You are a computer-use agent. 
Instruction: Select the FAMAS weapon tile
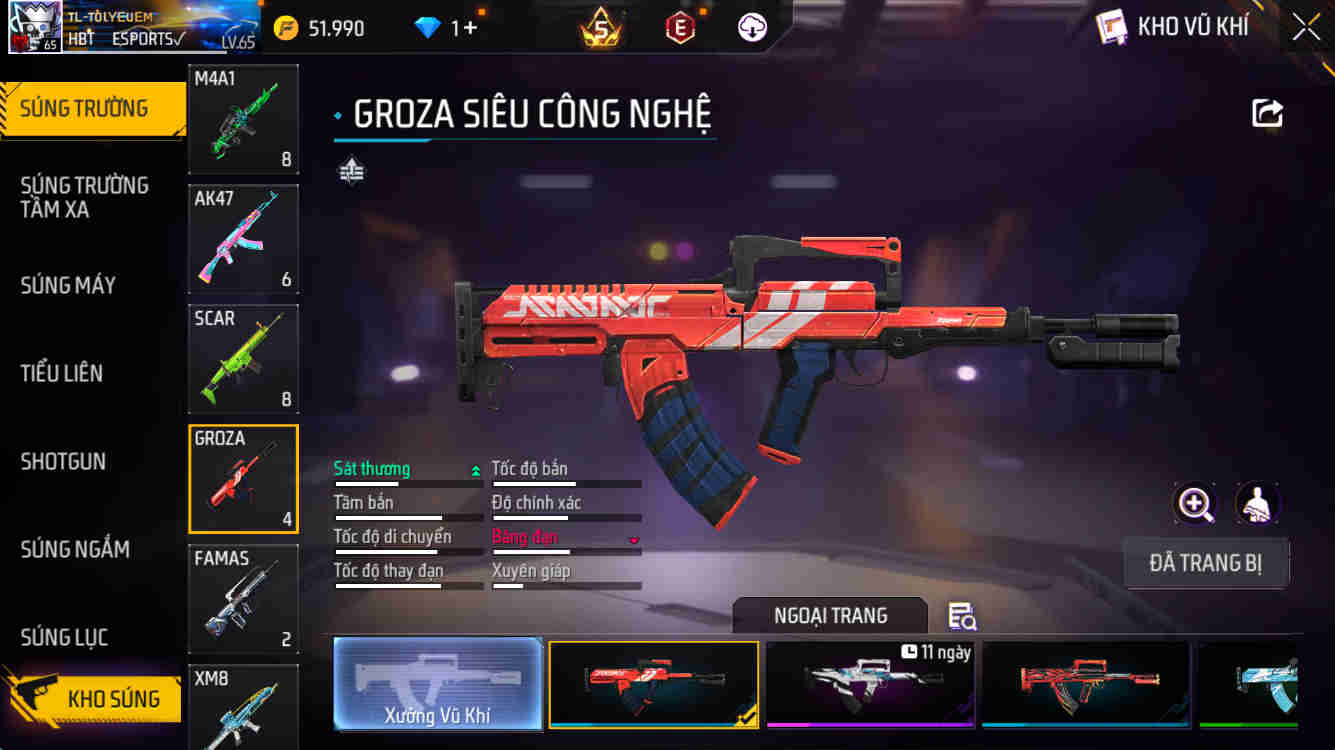[x=243, y=599]
